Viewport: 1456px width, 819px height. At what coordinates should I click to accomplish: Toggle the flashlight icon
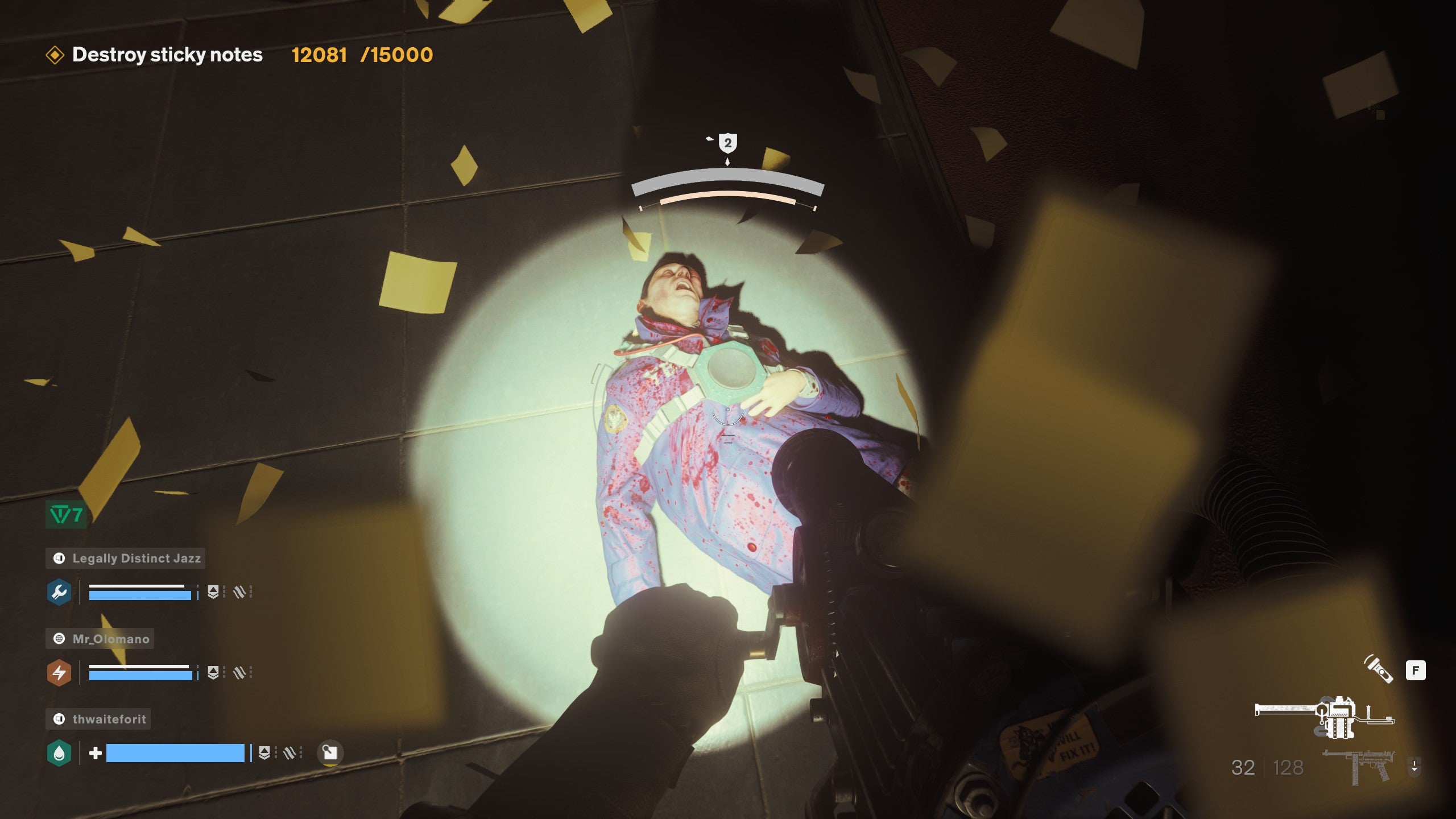(1379, 669)
